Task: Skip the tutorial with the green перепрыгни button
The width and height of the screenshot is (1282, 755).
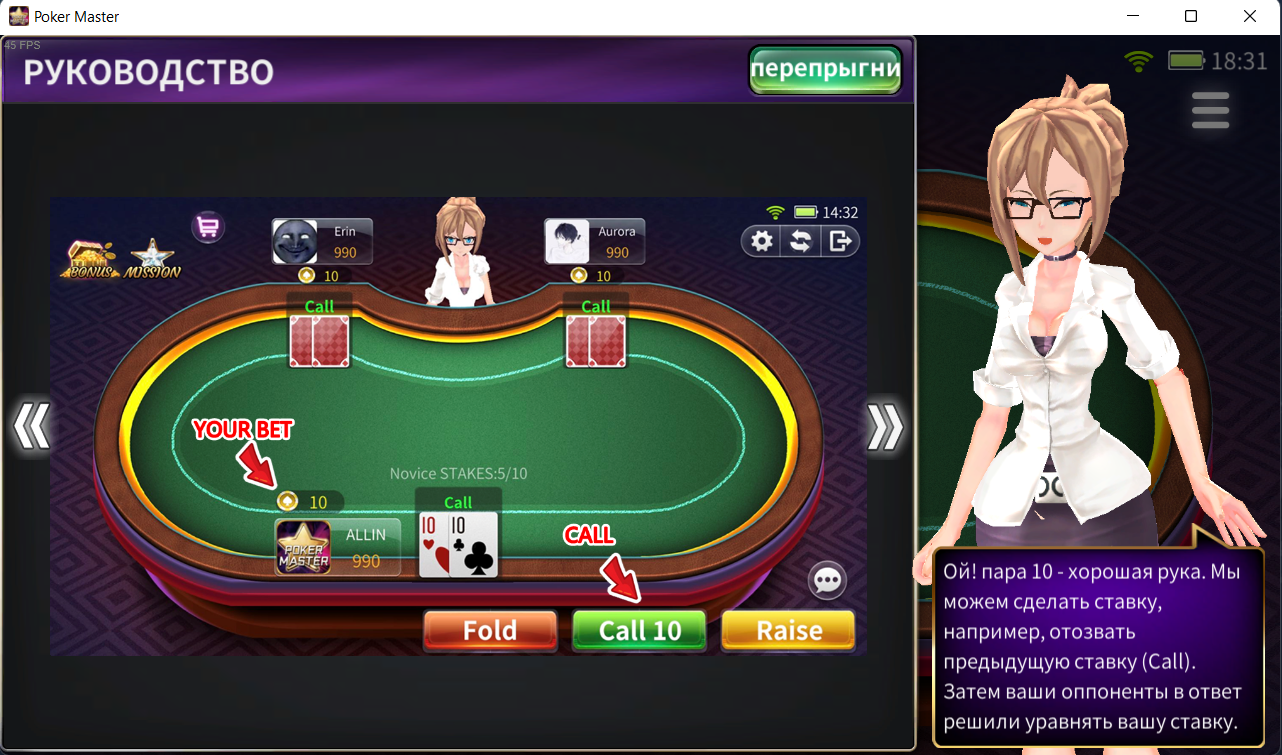Action: 825,71
